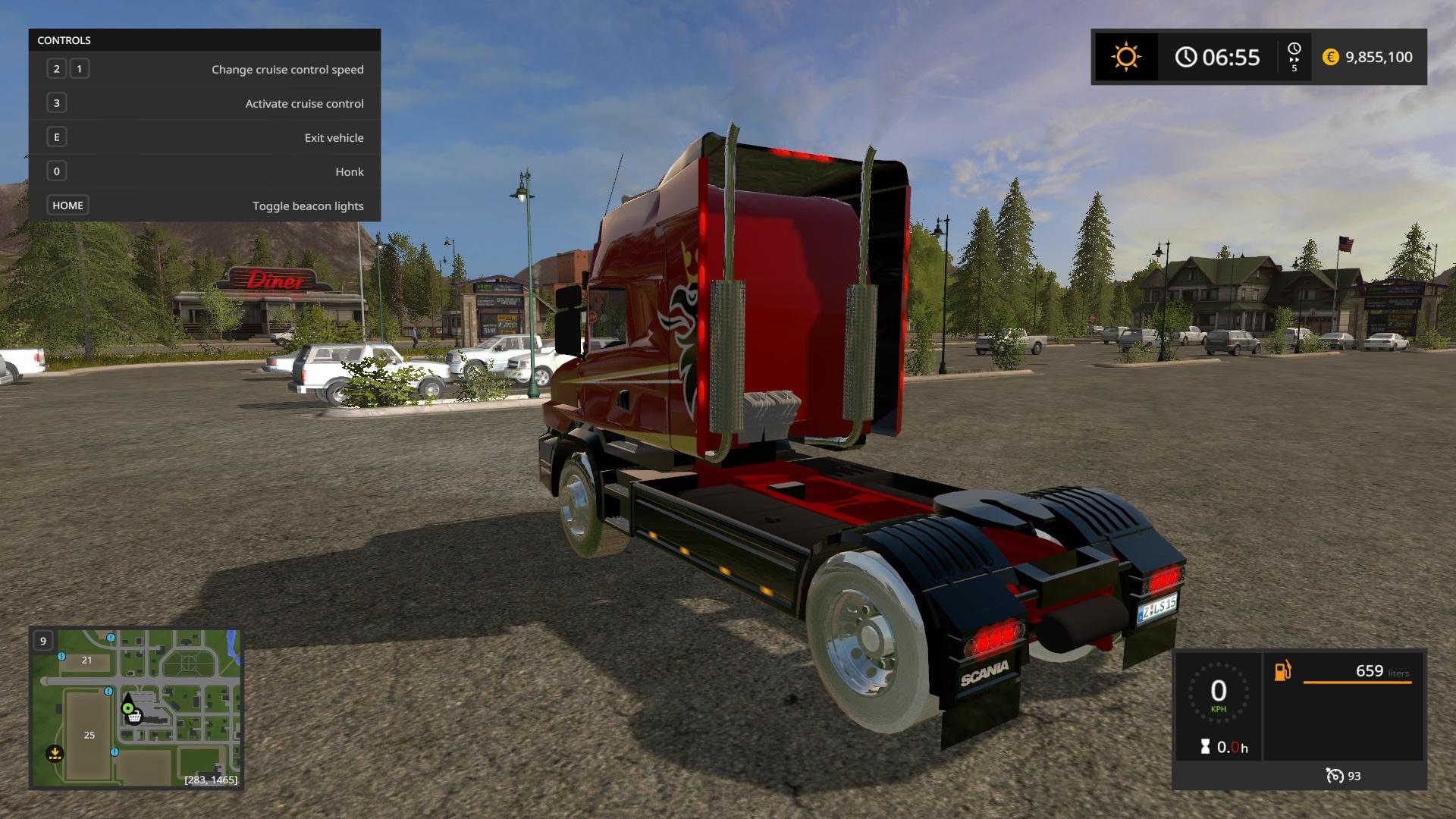Click the orange fuel pump icon

pos(1282,671)
